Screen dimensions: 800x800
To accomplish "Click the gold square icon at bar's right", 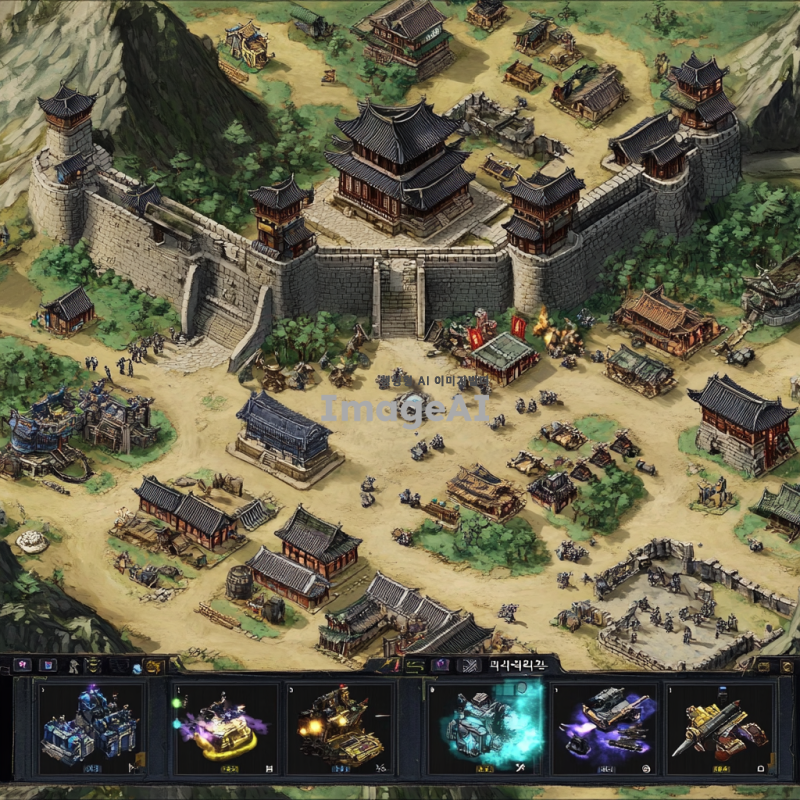I will (762, 665).
